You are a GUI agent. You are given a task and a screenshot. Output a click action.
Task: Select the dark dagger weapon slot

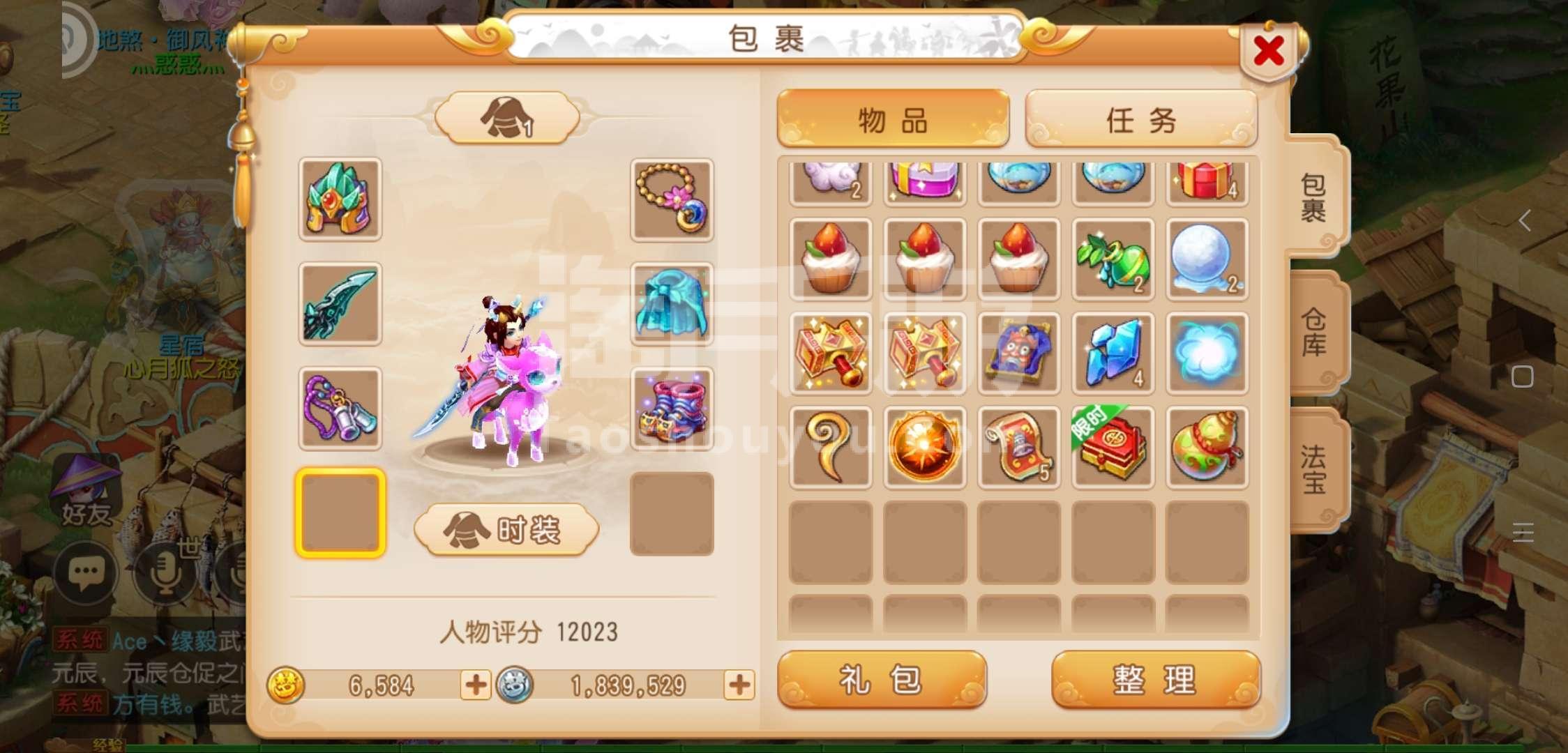coord(340,305)
